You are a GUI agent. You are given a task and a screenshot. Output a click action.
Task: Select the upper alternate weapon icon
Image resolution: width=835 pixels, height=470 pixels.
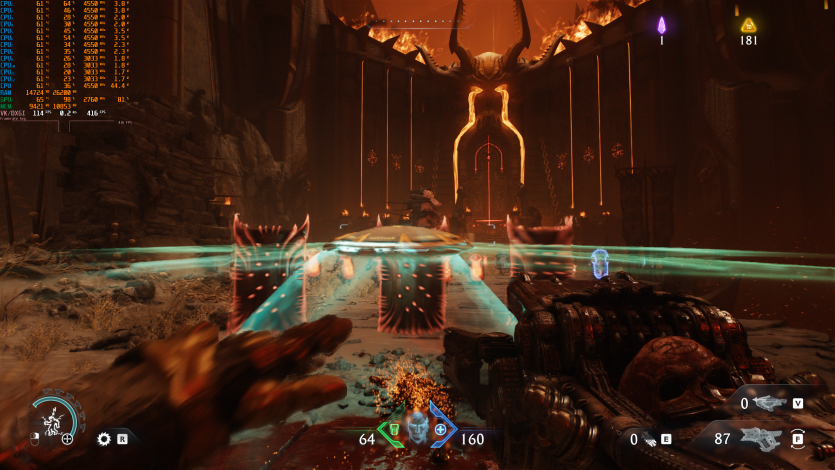click(770, 403)
